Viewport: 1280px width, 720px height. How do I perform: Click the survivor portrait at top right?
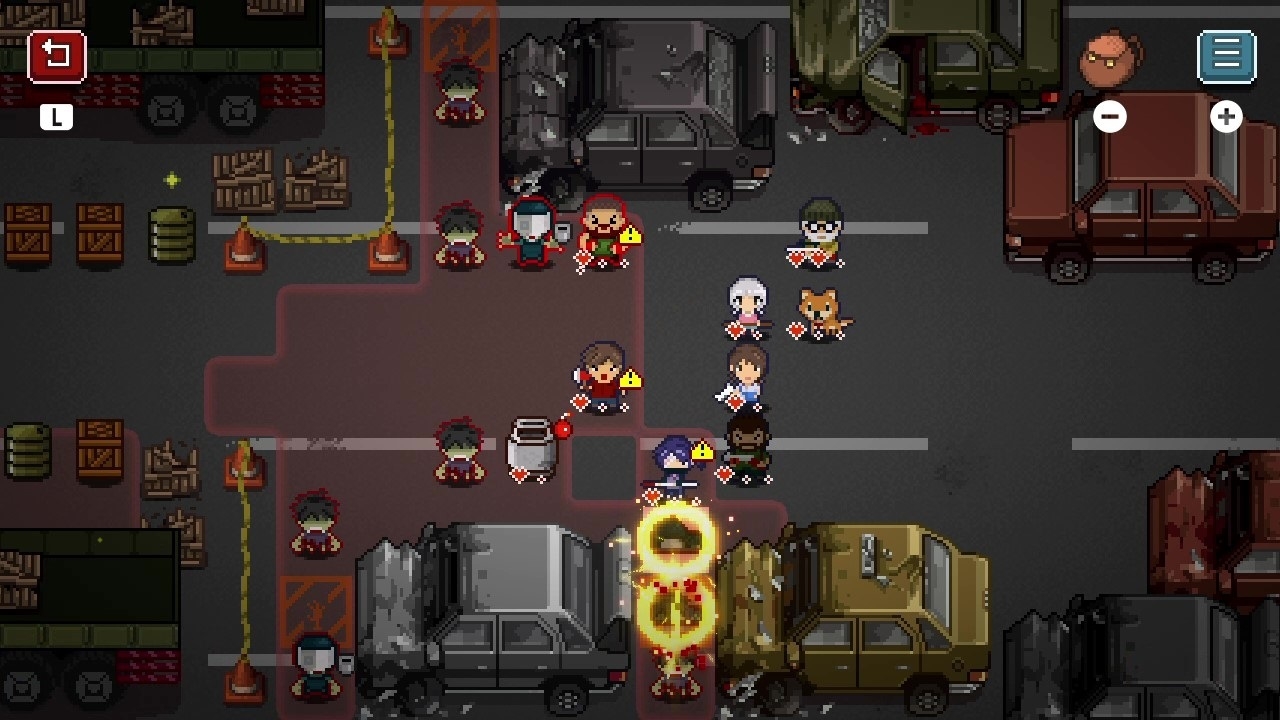(1110, 58)
